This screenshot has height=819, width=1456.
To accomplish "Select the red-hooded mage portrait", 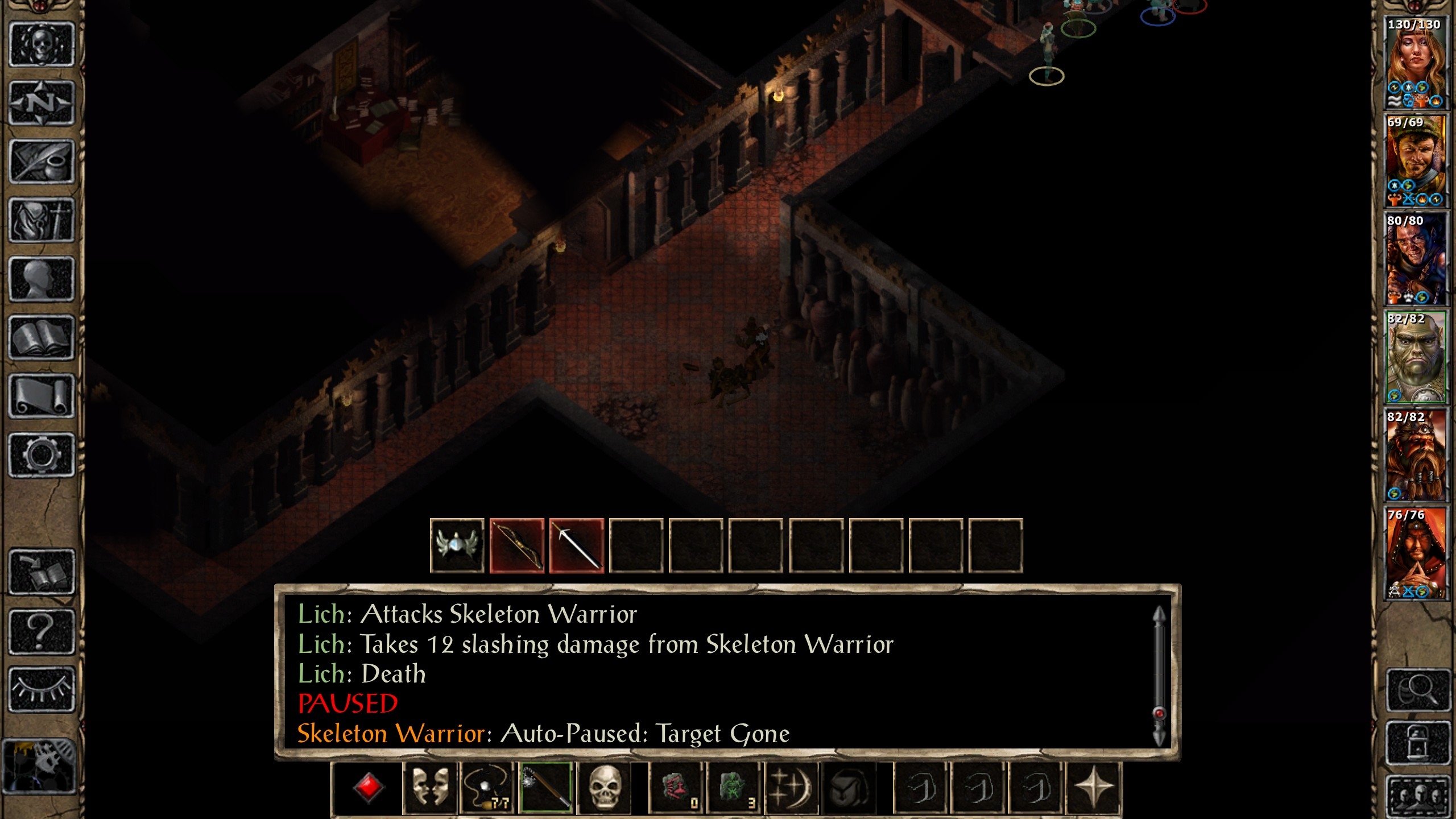I will point(1416,553).
